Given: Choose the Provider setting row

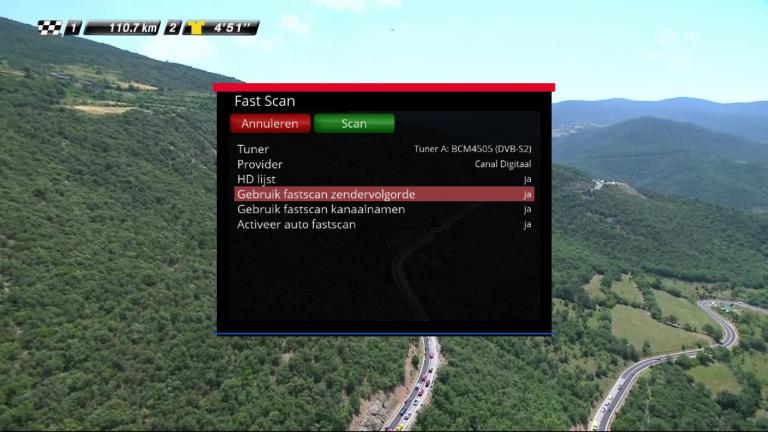Looking at the screenshot, I should click(x=384, y=164).
